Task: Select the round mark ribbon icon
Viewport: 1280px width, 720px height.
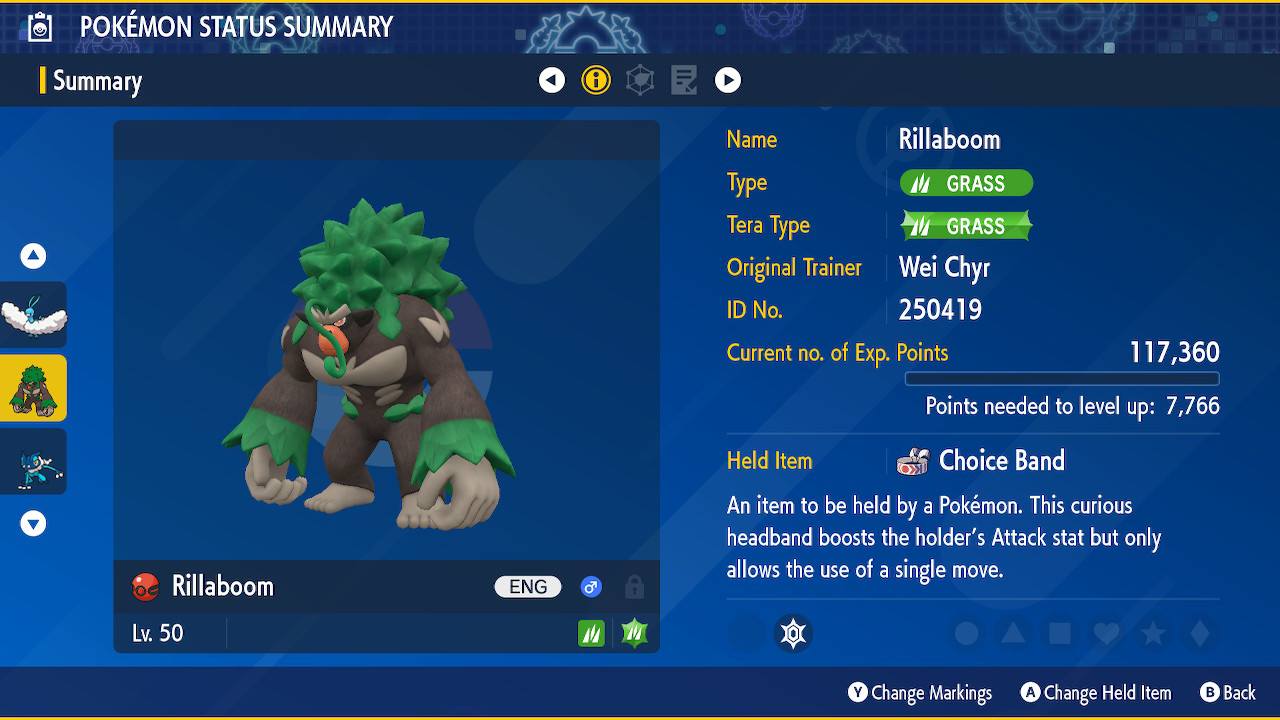Action: click(794, 633)
